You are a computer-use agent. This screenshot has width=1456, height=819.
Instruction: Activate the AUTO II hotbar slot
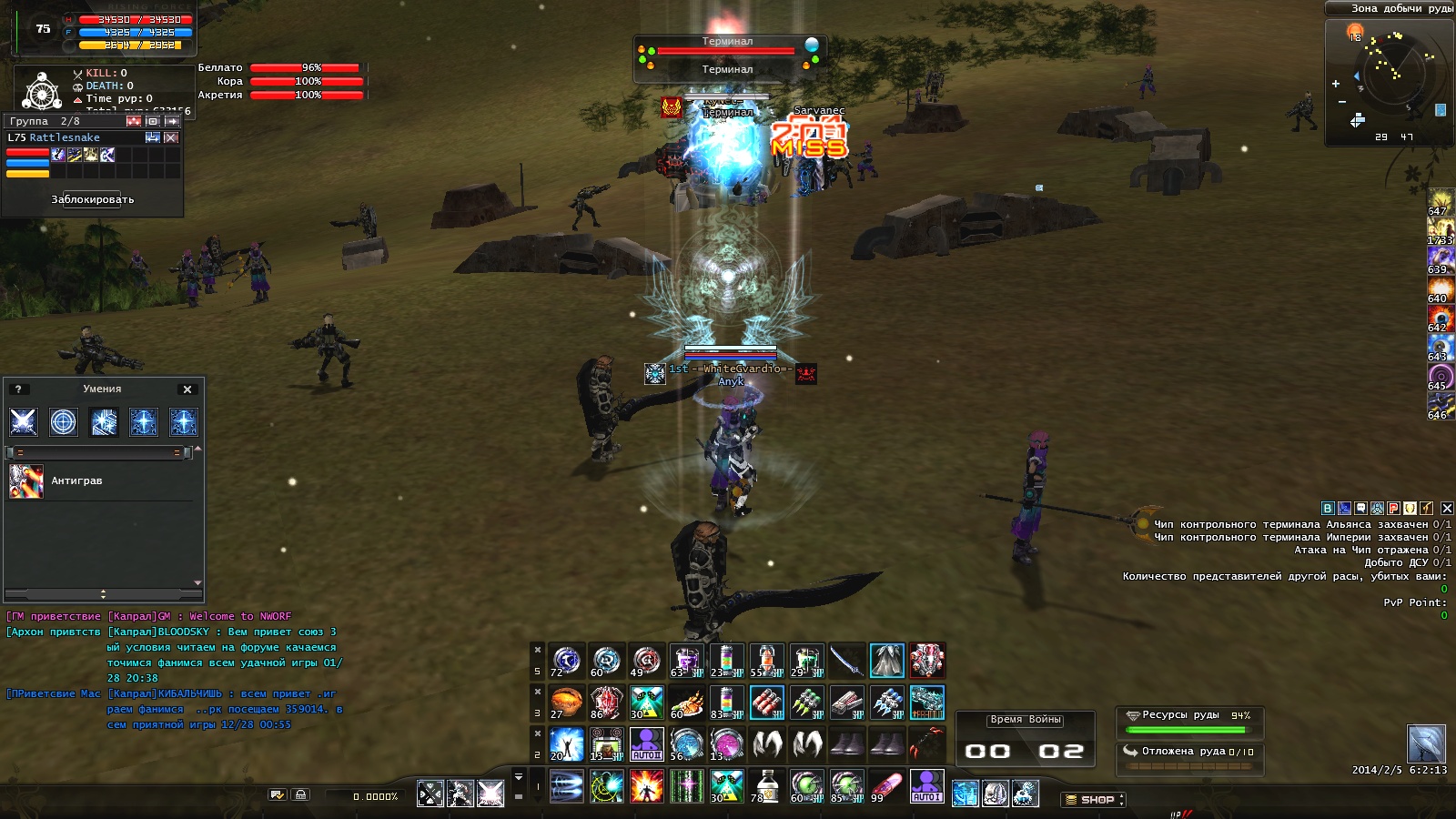[x=647, y=744]
